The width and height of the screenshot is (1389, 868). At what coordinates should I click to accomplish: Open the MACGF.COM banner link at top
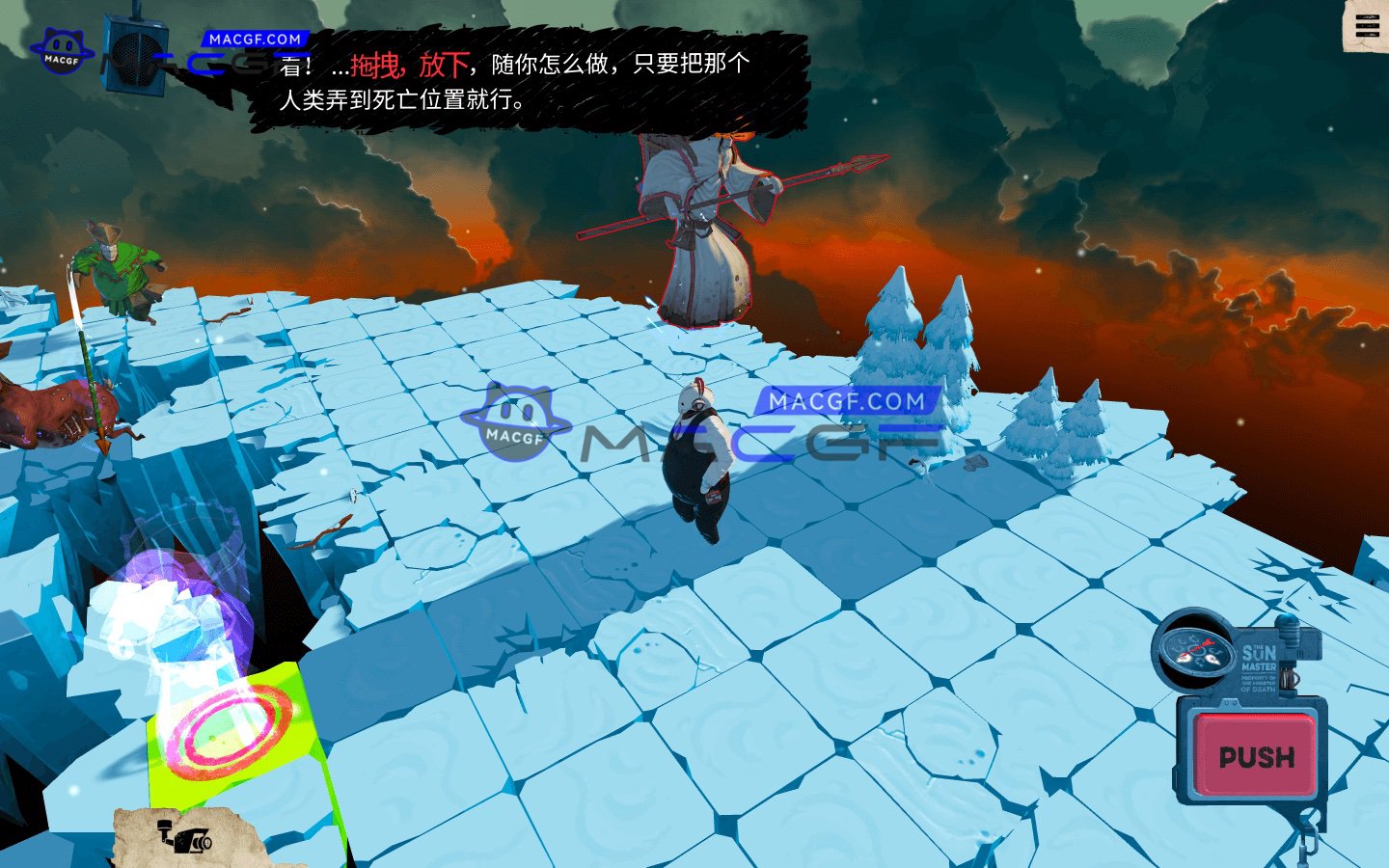pyautogui.click(x=255, y=39)
